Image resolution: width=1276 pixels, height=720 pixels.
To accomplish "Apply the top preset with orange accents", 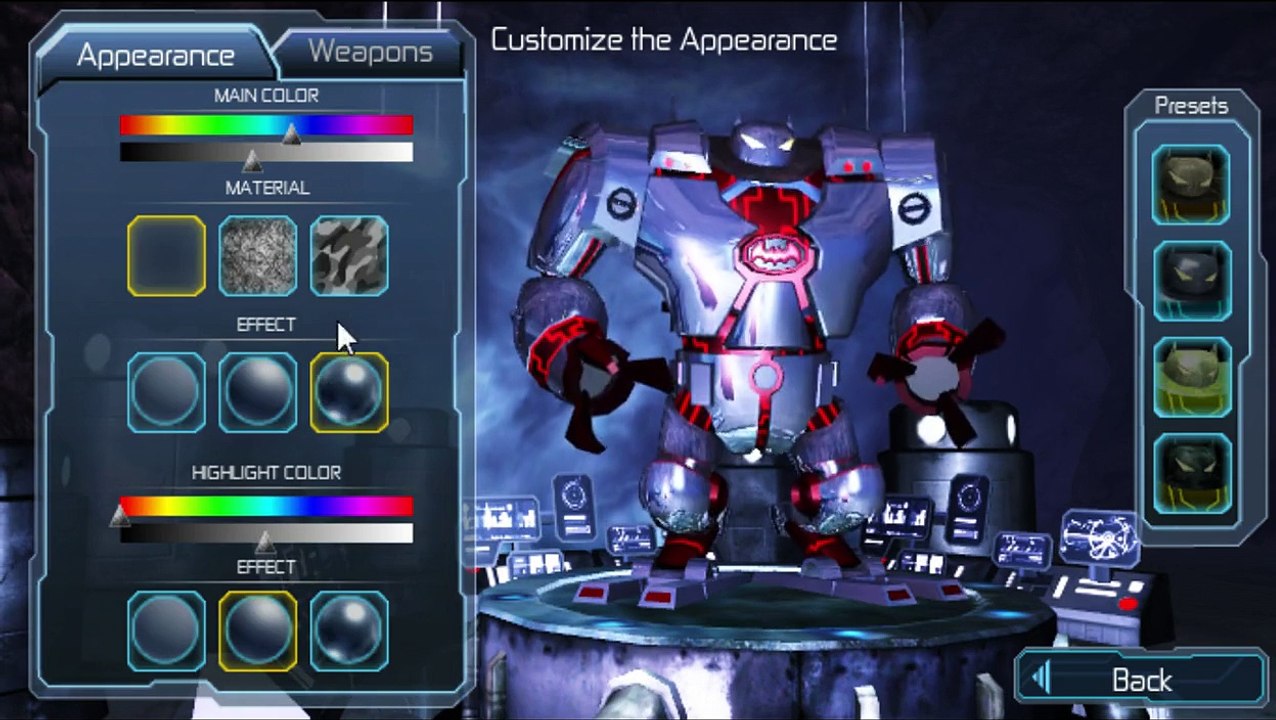I will [x=1191, y=184].
